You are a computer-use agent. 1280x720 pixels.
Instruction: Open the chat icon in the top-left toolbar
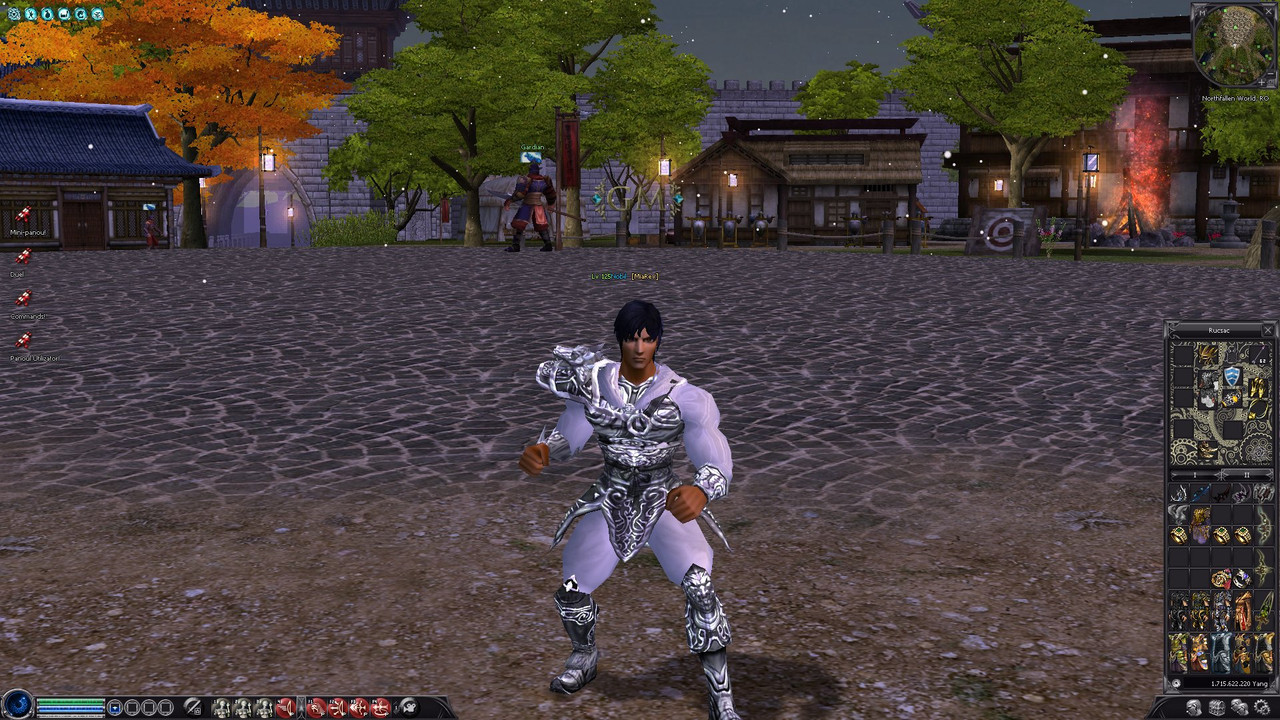pos(65,15)
